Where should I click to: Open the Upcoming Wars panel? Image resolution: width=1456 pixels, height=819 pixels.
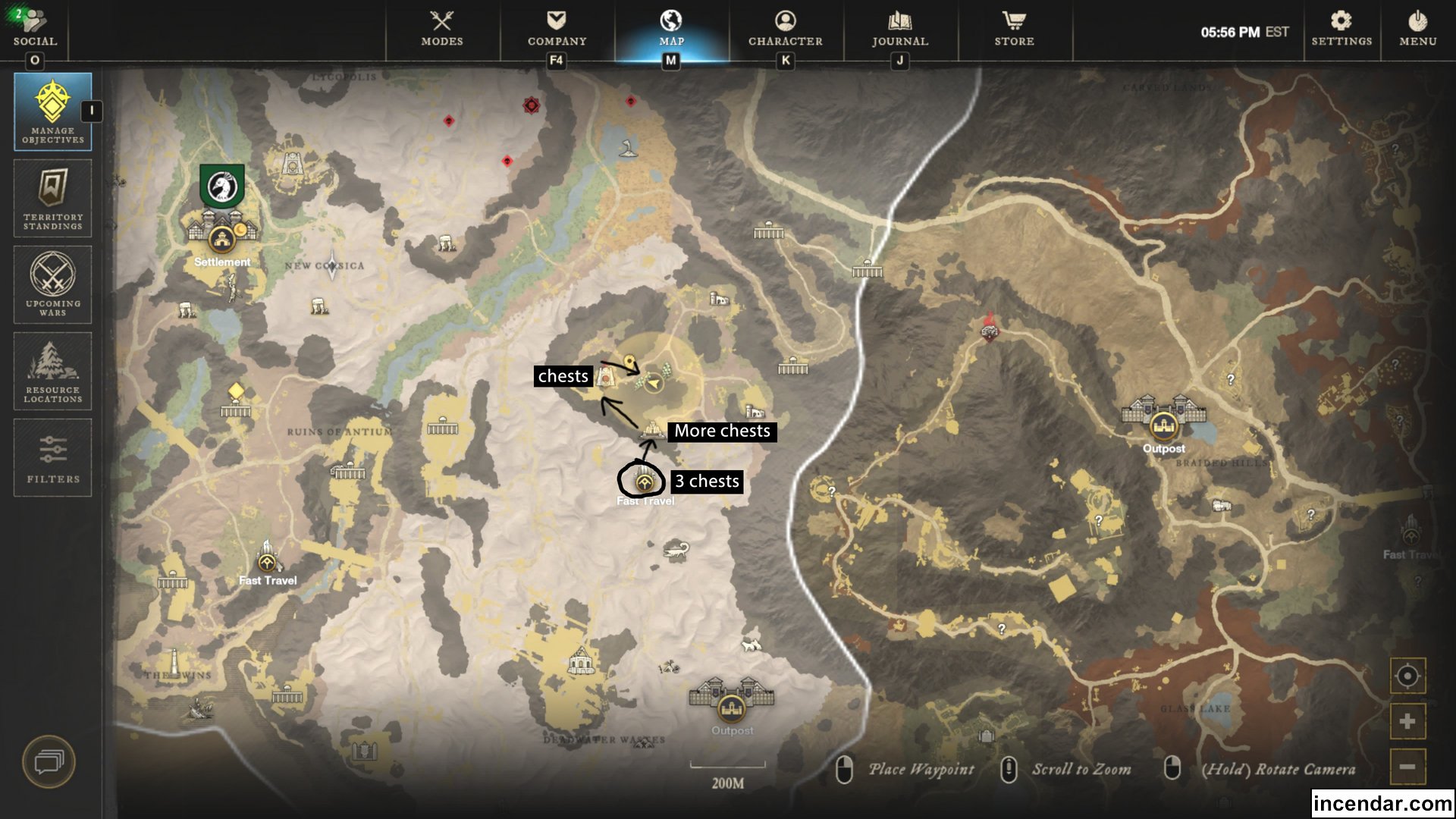(x=52, y=284)
